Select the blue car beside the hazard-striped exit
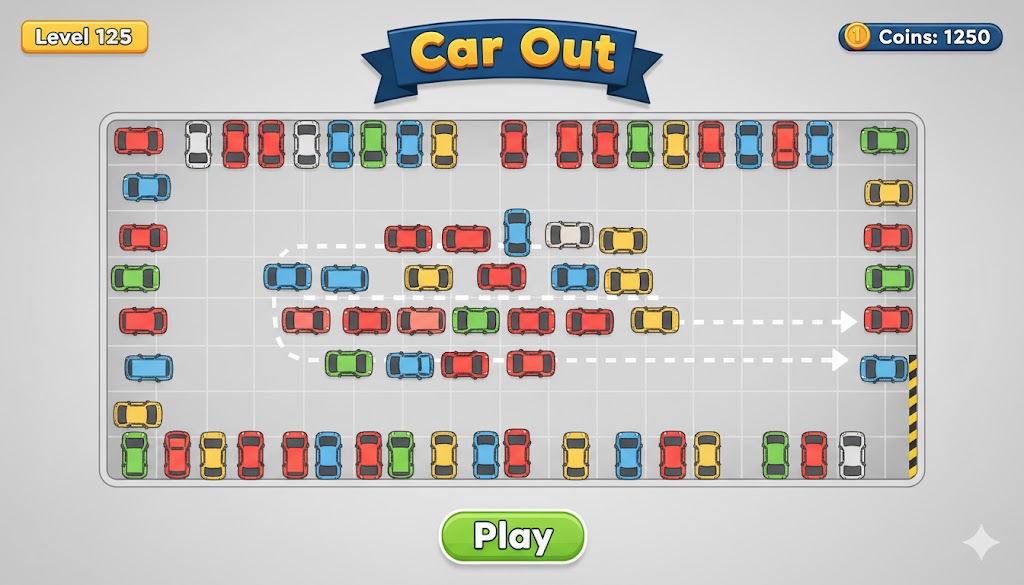The height and width of the screenshot is (585, 1024). [884, 368]
